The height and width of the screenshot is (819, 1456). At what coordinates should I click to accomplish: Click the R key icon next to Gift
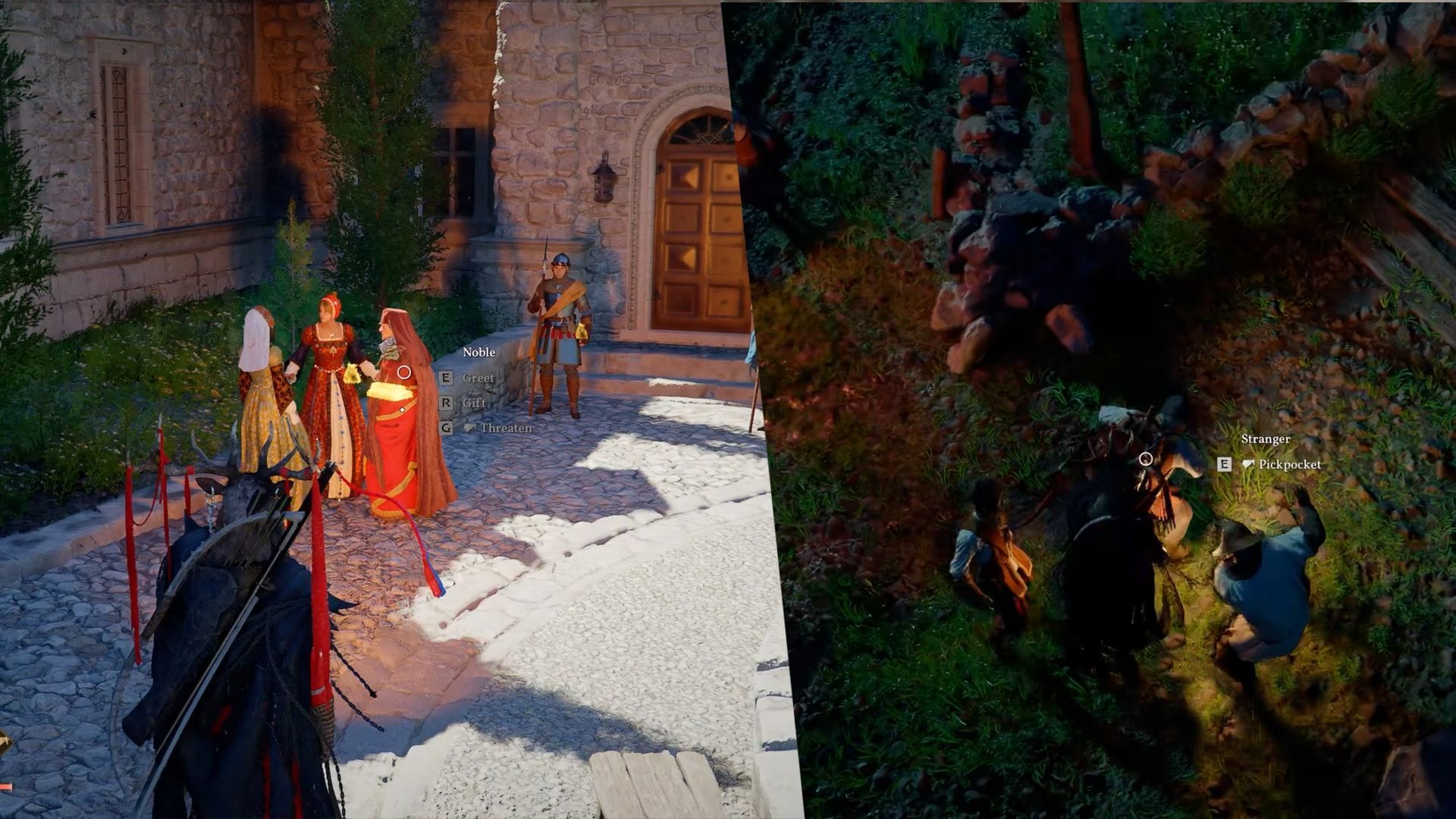[x=445, y=403]
